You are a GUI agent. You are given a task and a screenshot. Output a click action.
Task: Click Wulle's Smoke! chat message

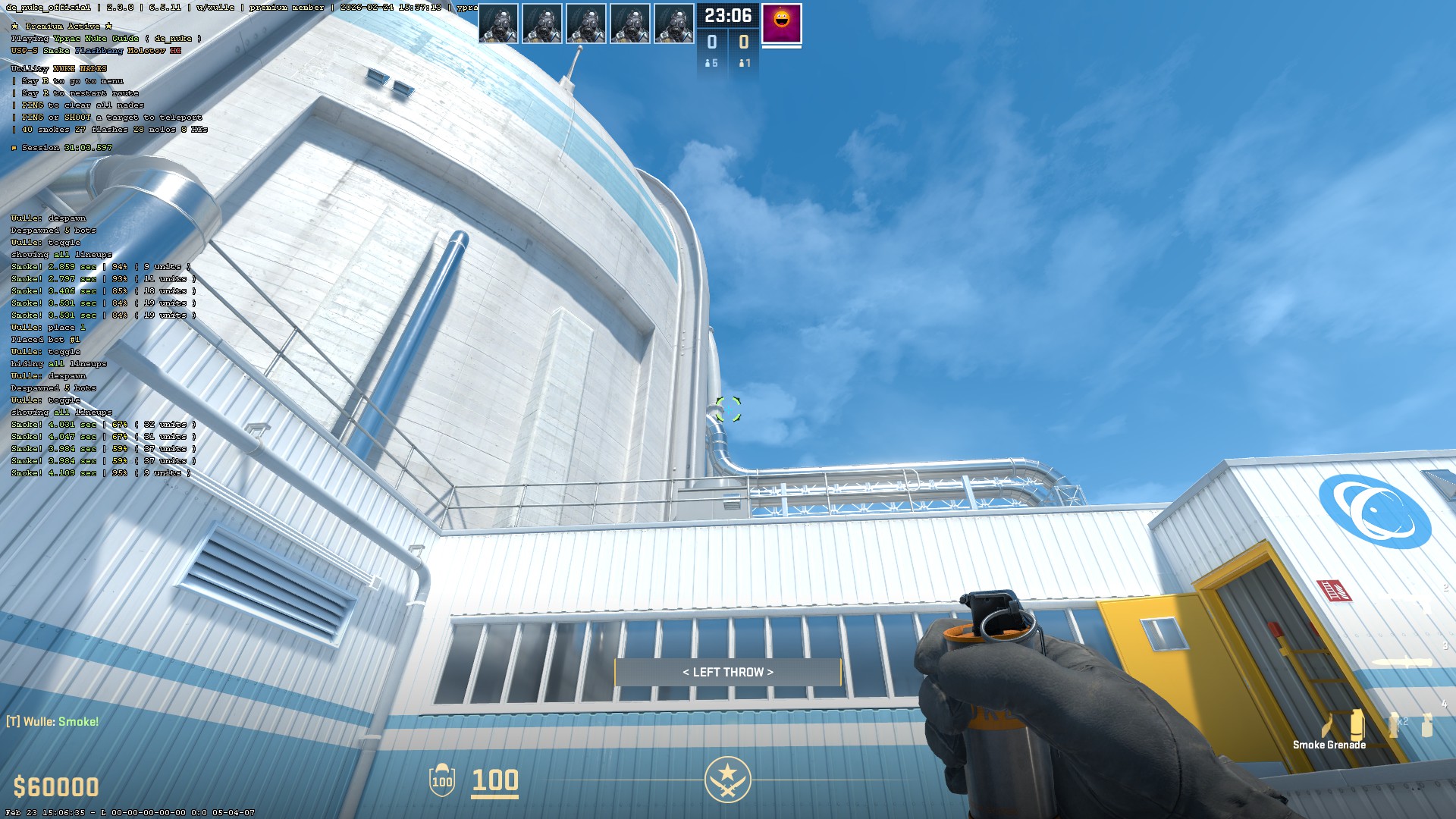pyautogui.click(x=53, y=721)
